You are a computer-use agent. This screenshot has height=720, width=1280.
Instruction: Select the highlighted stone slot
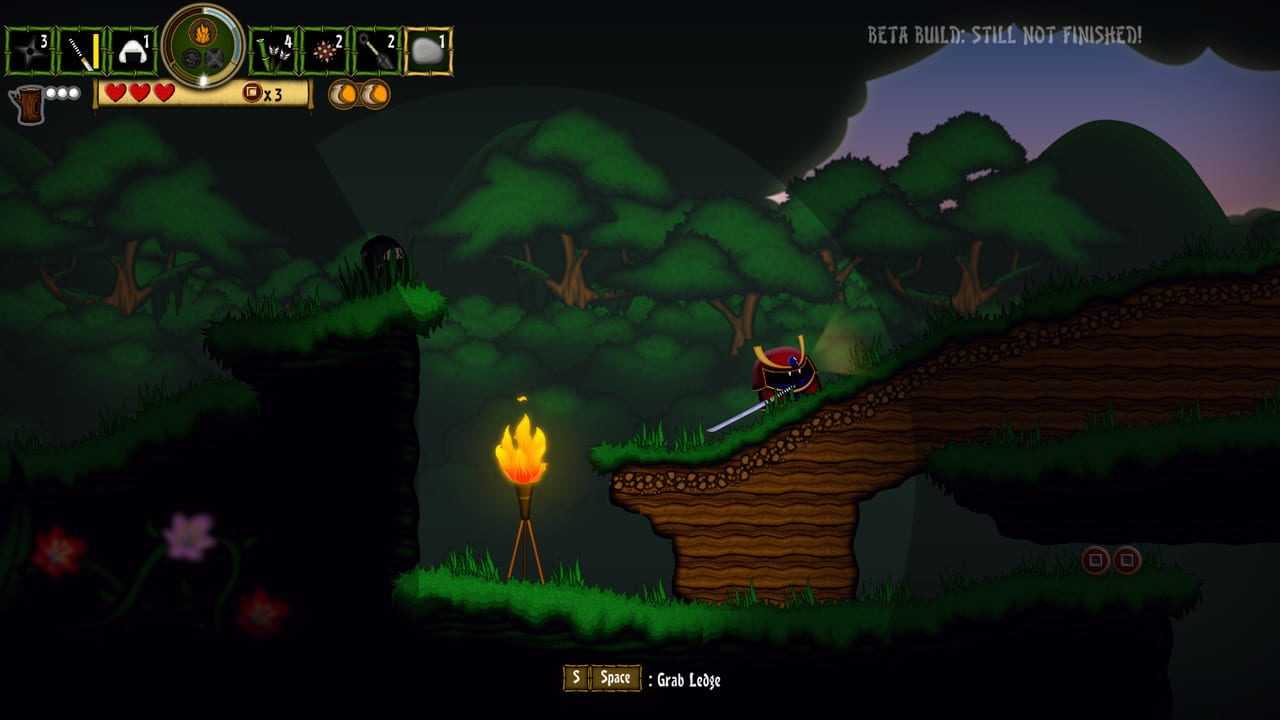click(428, 51)
